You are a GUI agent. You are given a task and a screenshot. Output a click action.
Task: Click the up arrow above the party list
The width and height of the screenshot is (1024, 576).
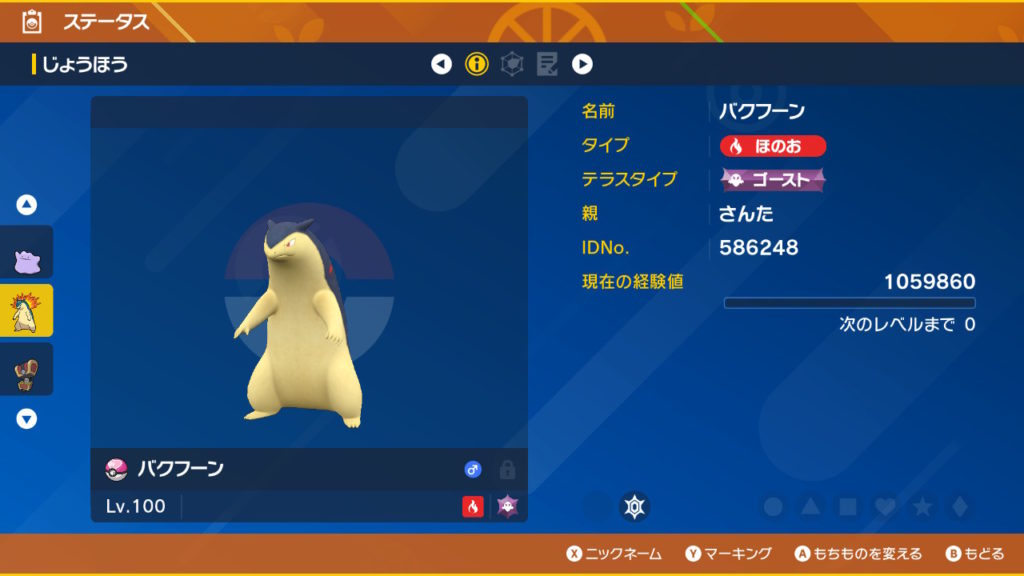tap(27, 205)
